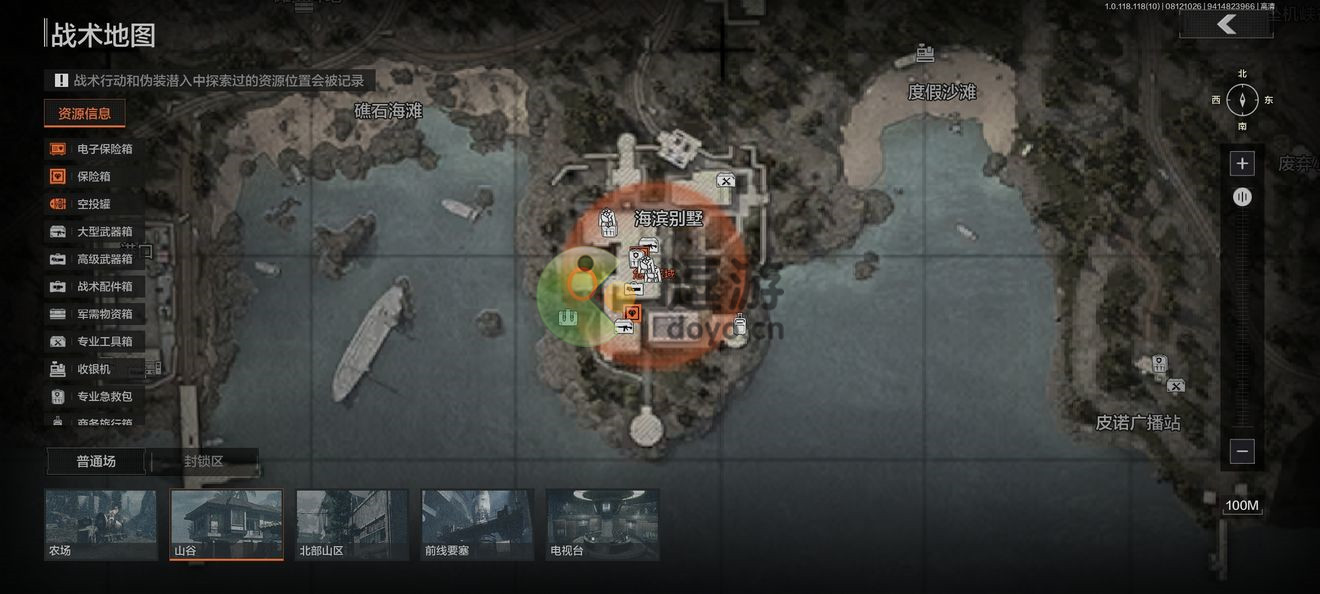The width and height of the screenshot is (1320, 594).
Task: Open the 农场 map thumbnail
Action: [101, 524]
